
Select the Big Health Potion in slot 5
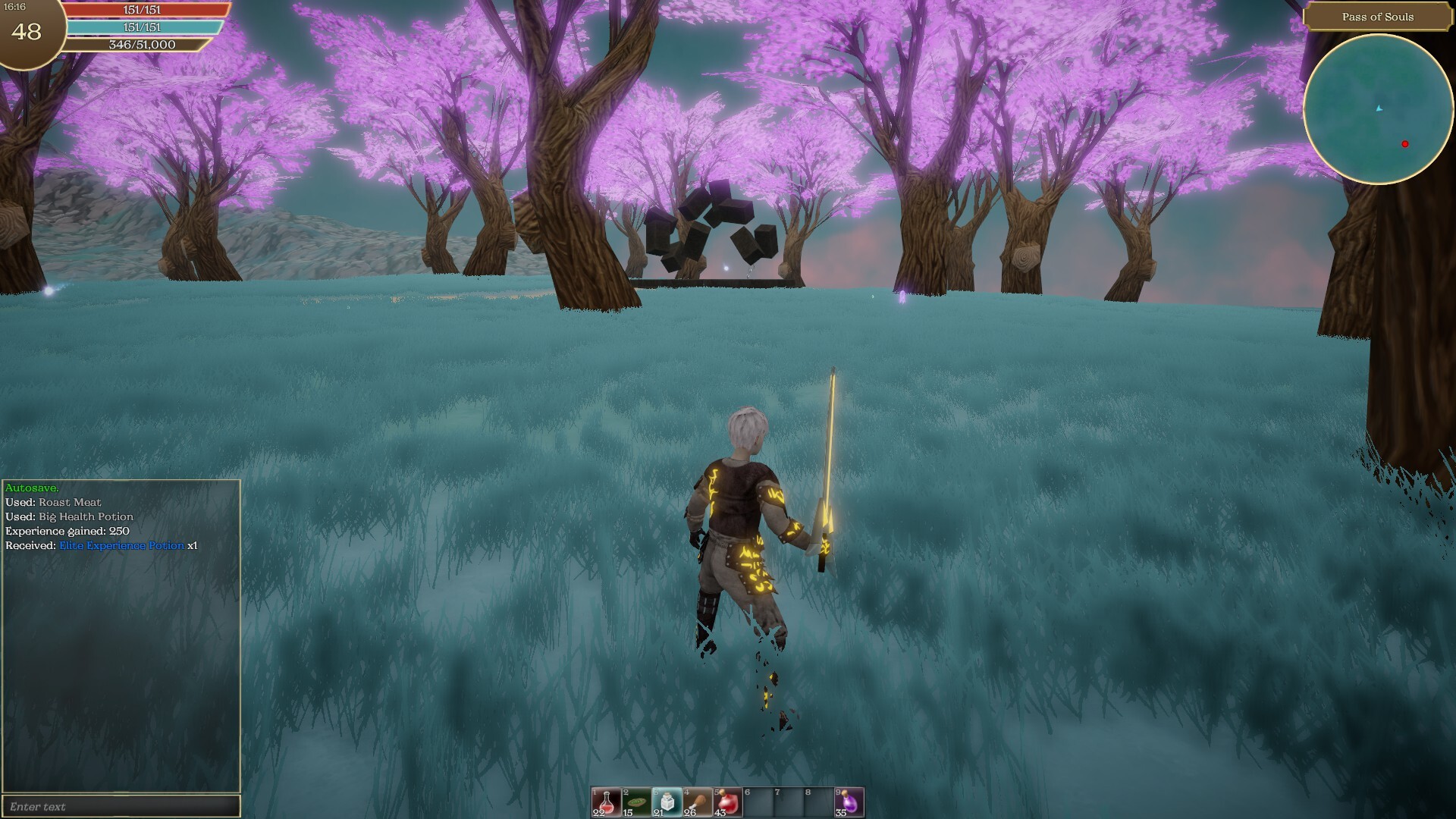[728, 802]
